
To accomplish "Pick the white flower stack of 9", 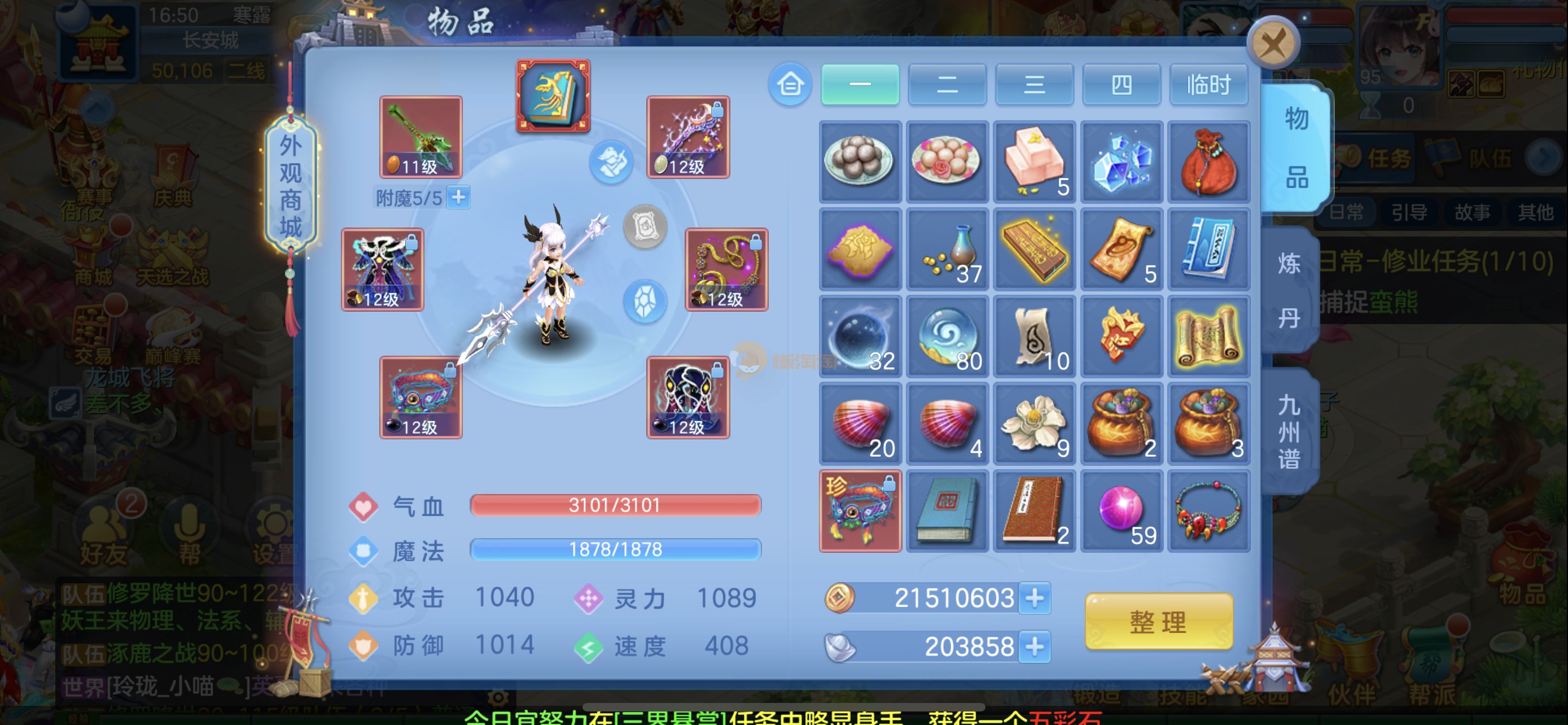I will click(1034, 423).
